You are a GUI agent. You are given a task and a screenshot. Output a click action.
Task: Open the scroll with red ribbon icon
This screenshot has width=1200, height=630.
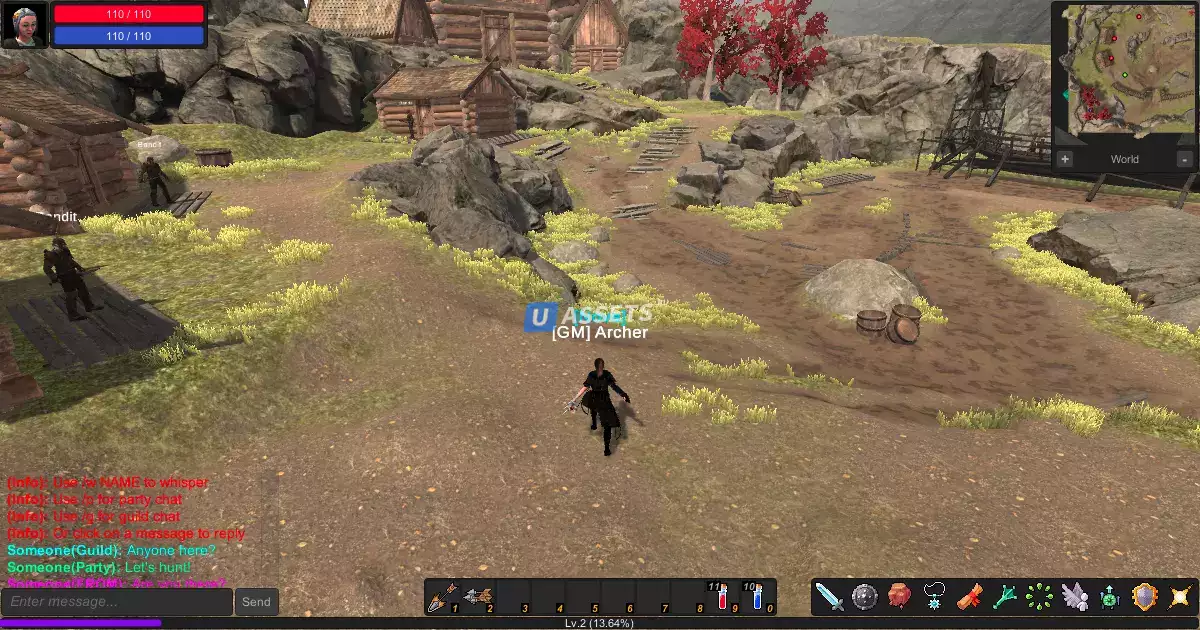970,597
